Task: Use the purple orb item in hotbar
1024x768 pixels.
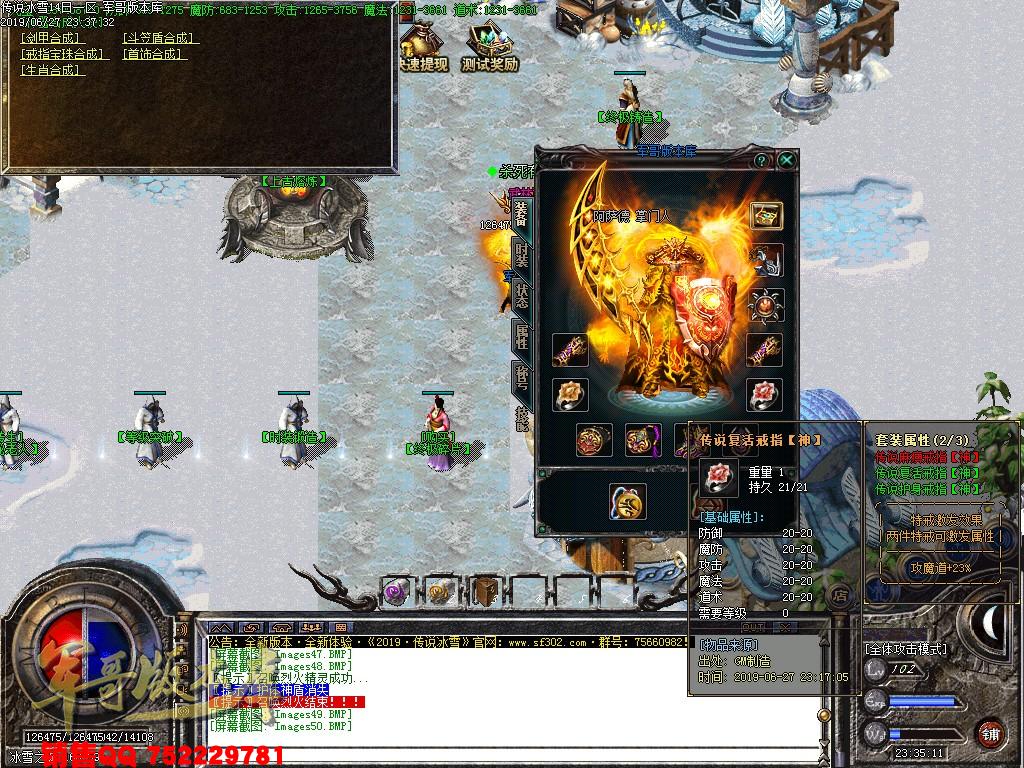Action: 395,591
